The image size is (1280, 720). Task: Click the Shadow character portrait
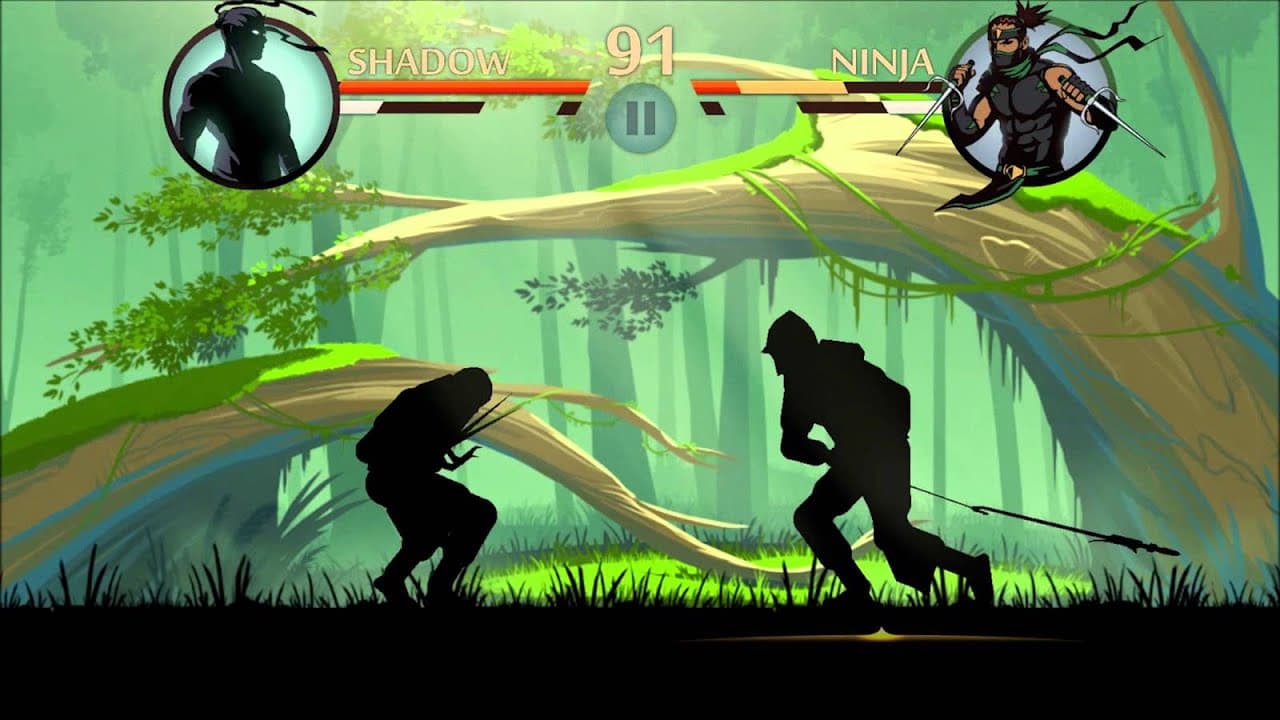[x=250, y=95]
